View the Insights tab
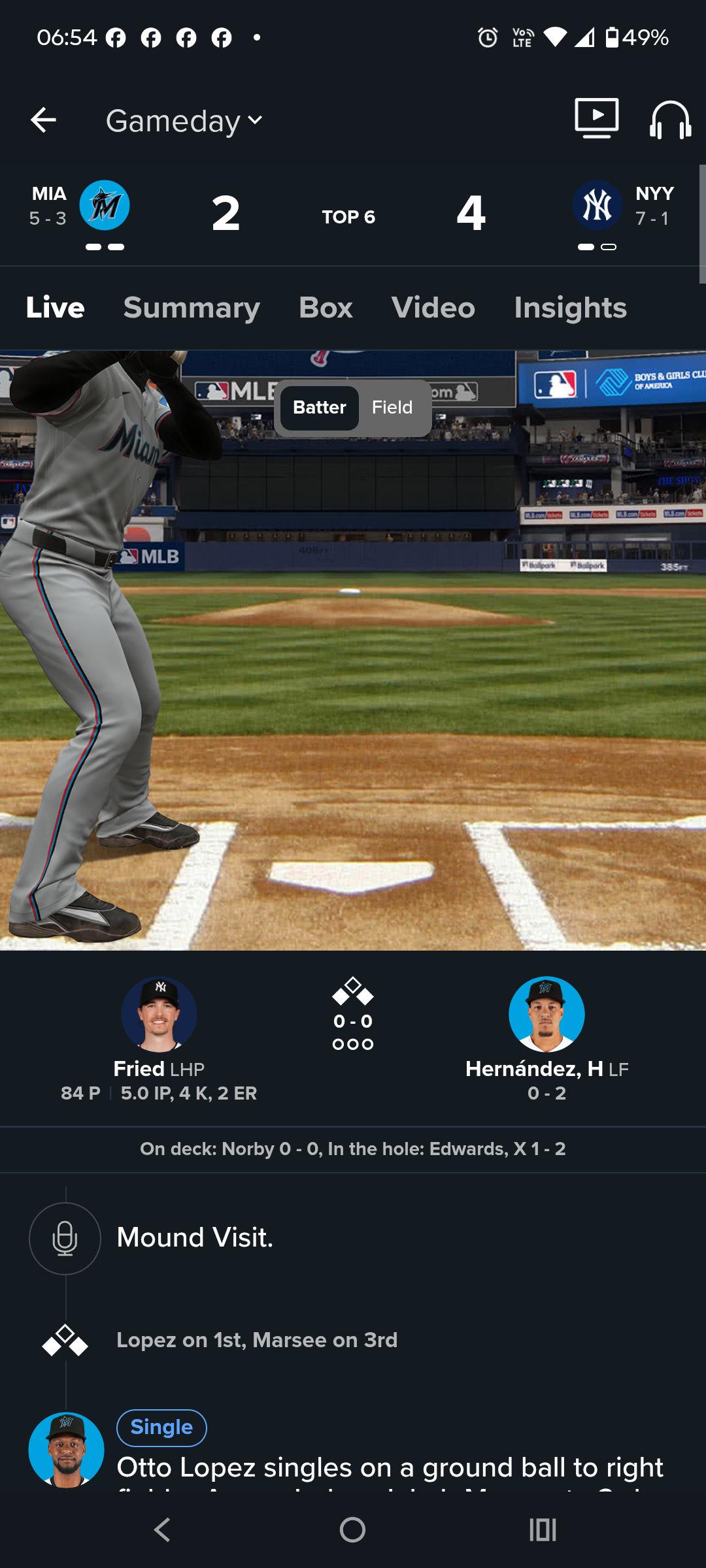706x1568 pixels. (x=570, y=308)
